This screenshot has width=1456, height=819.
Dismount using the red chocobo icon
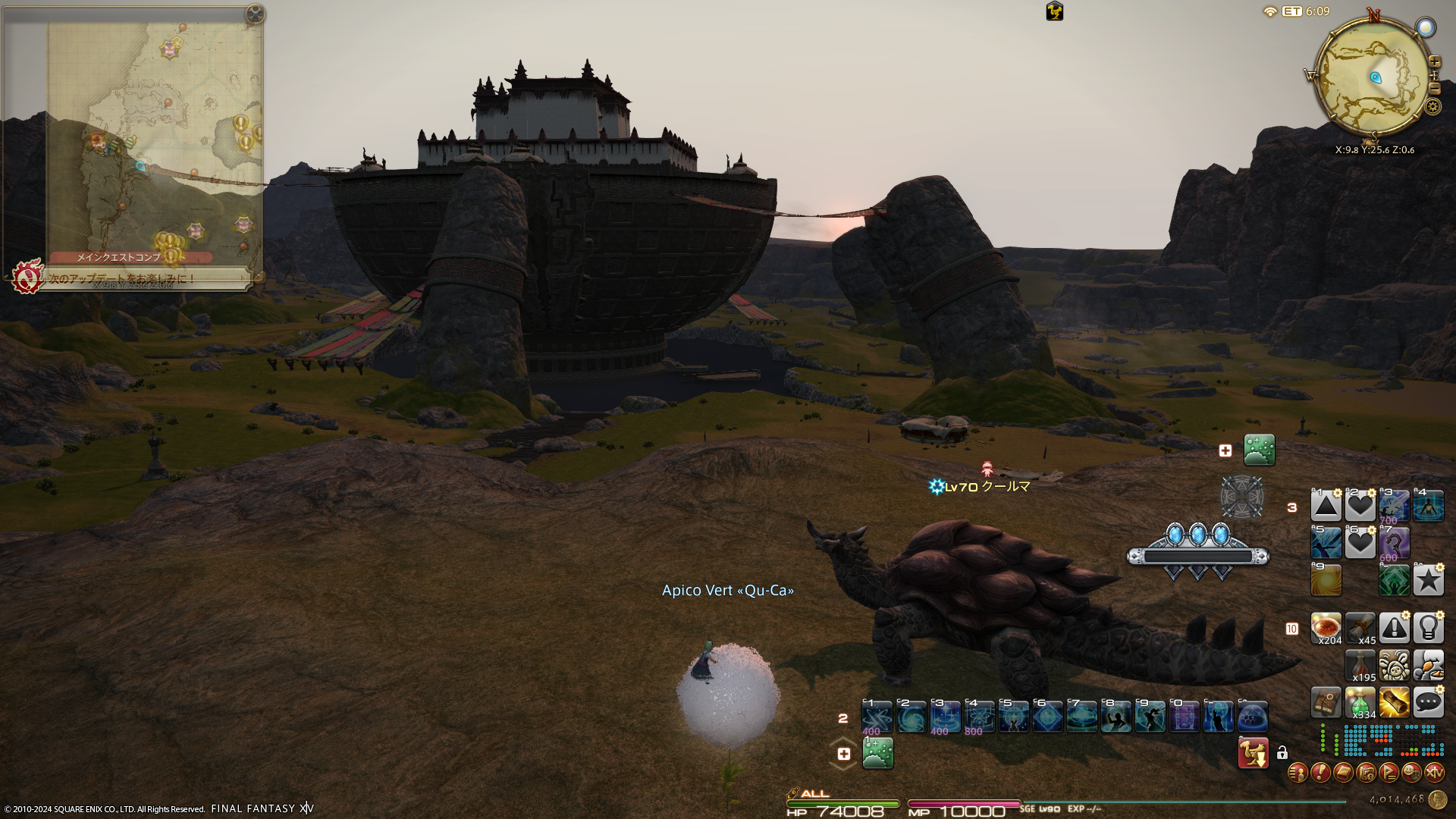(x=1253, y=753)
